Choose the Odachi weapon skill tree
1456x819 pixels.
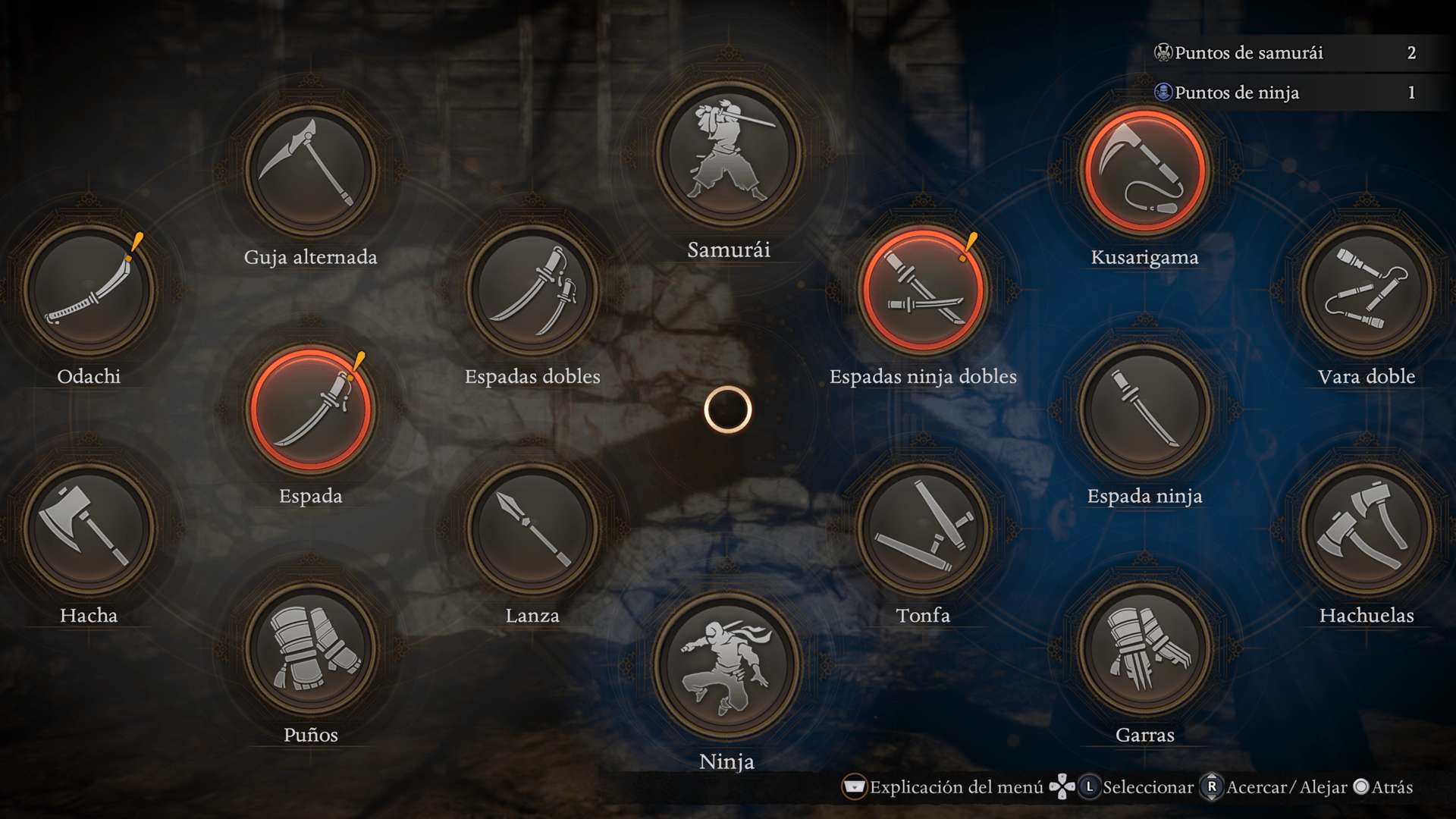89,290
